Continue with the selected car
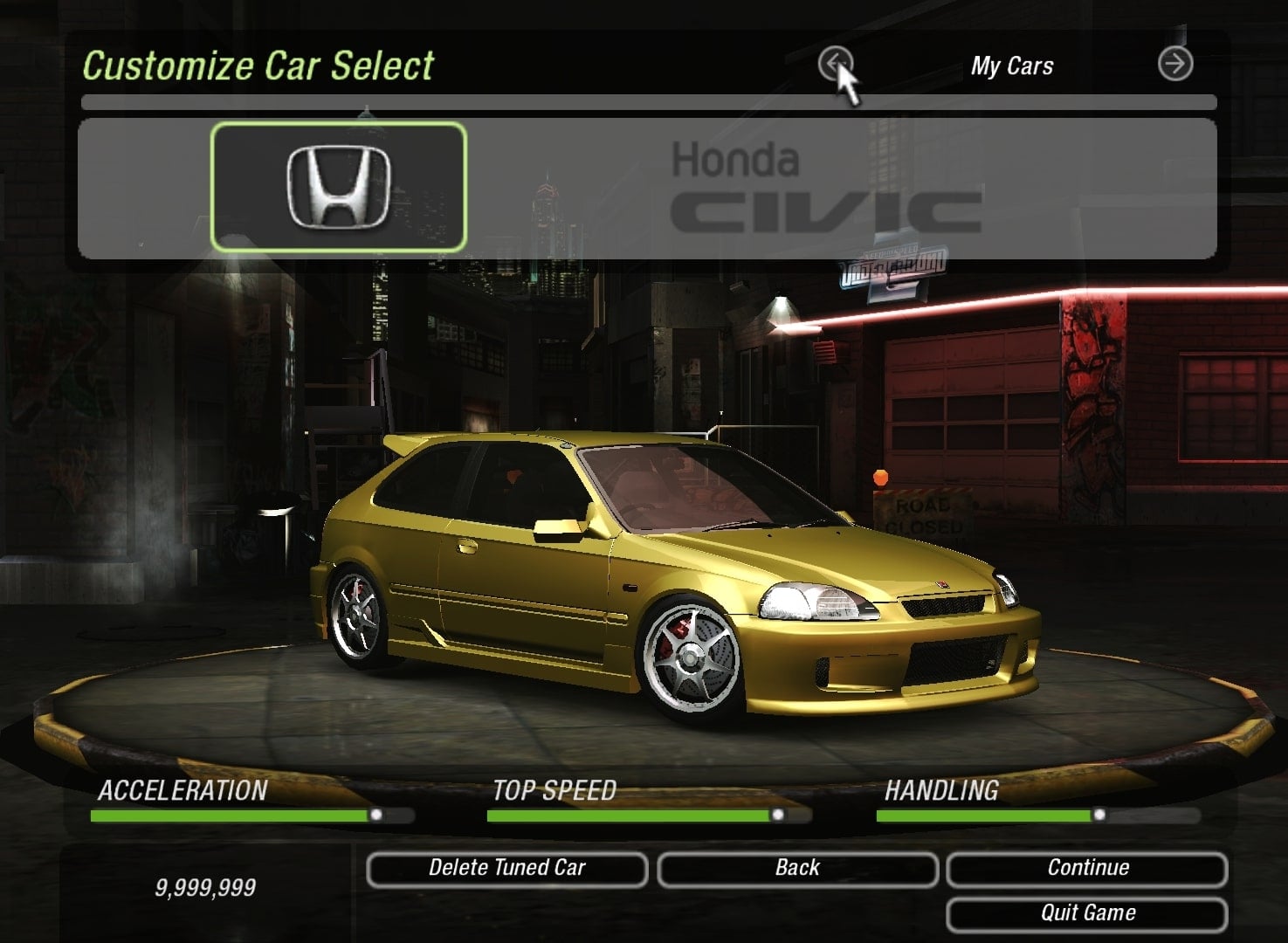1288x943 pixels. tap(1087, 869)
